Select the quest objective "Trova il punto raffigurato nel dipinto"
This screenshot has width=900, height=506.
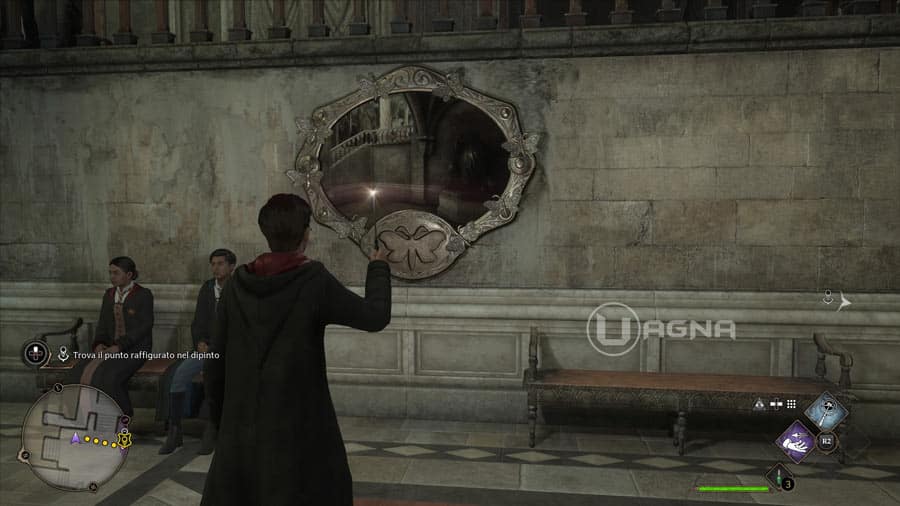pos(146,355)
